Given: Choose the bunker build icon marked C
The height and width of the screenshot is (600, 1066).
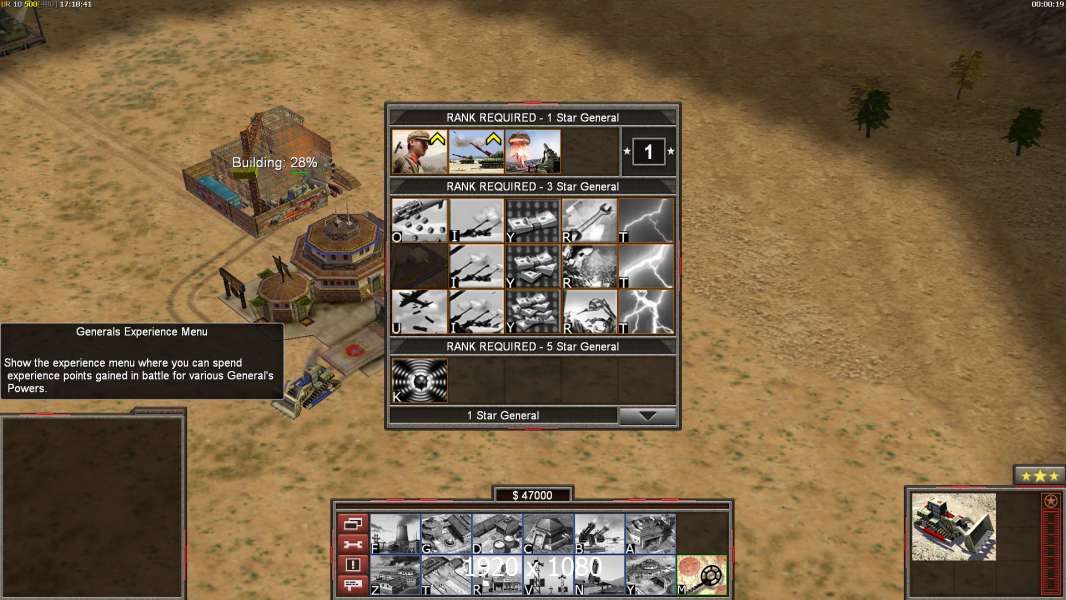Looking at the screenshot, I should [548, 534].
